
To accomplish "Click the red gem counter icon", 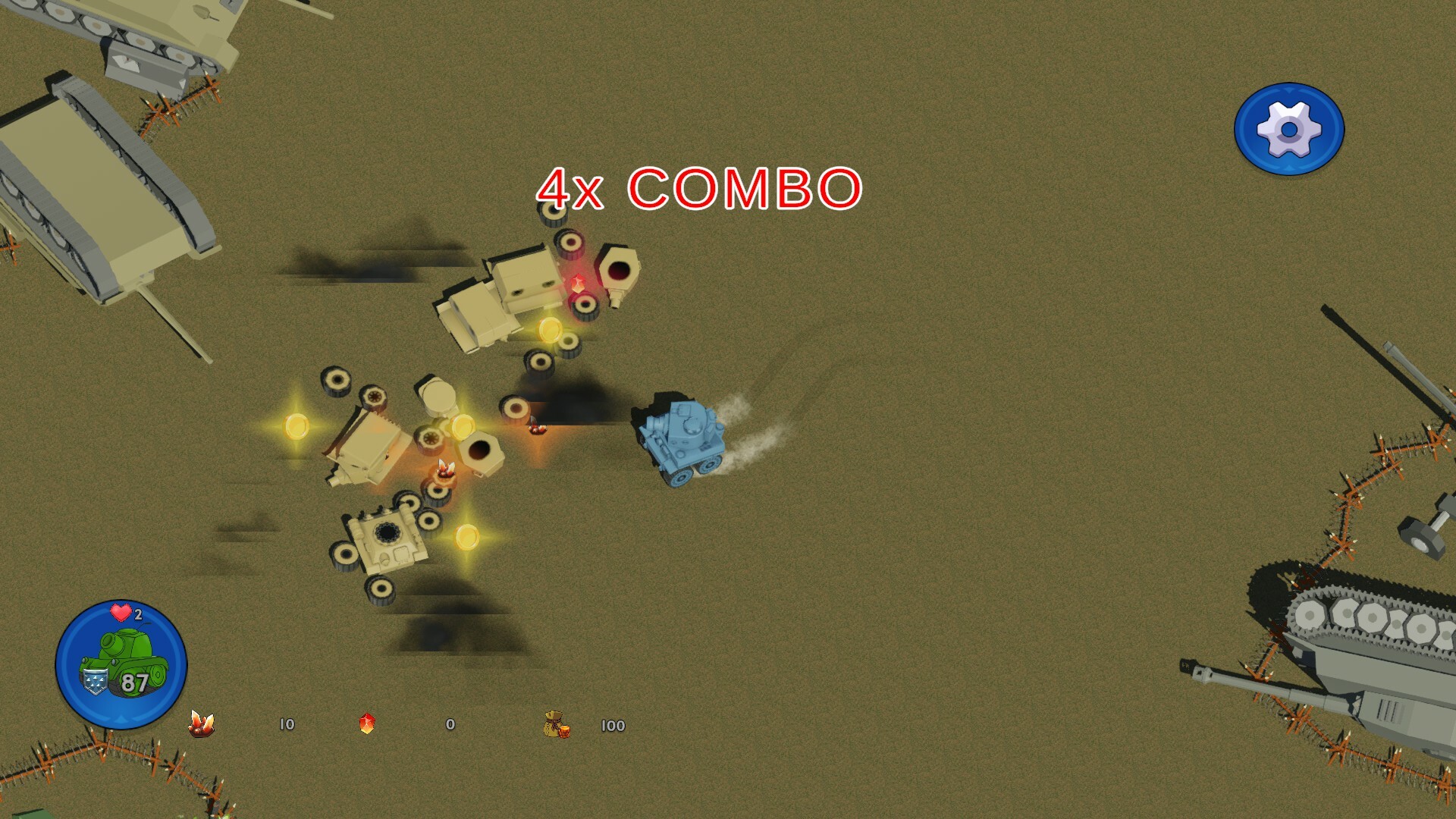I will (367, 725).
